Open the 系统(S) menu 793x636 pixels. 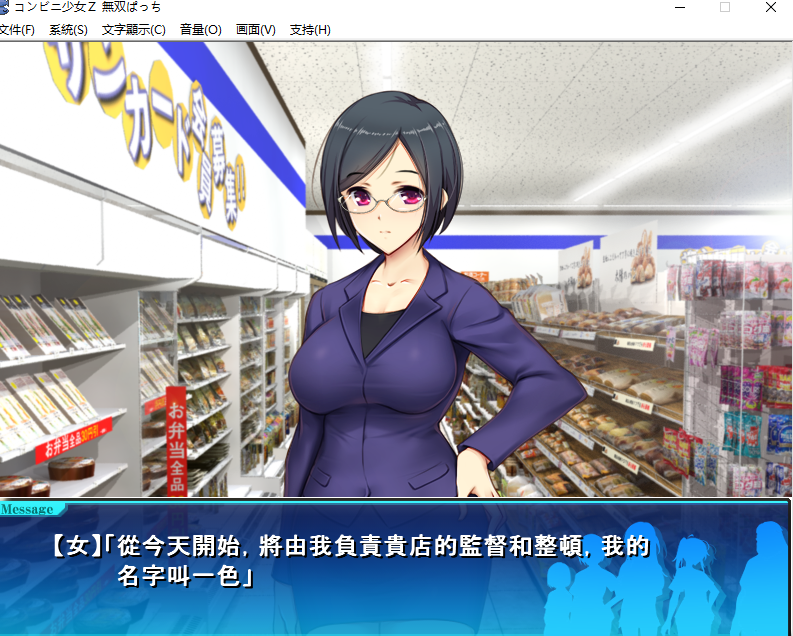(68, 30)
